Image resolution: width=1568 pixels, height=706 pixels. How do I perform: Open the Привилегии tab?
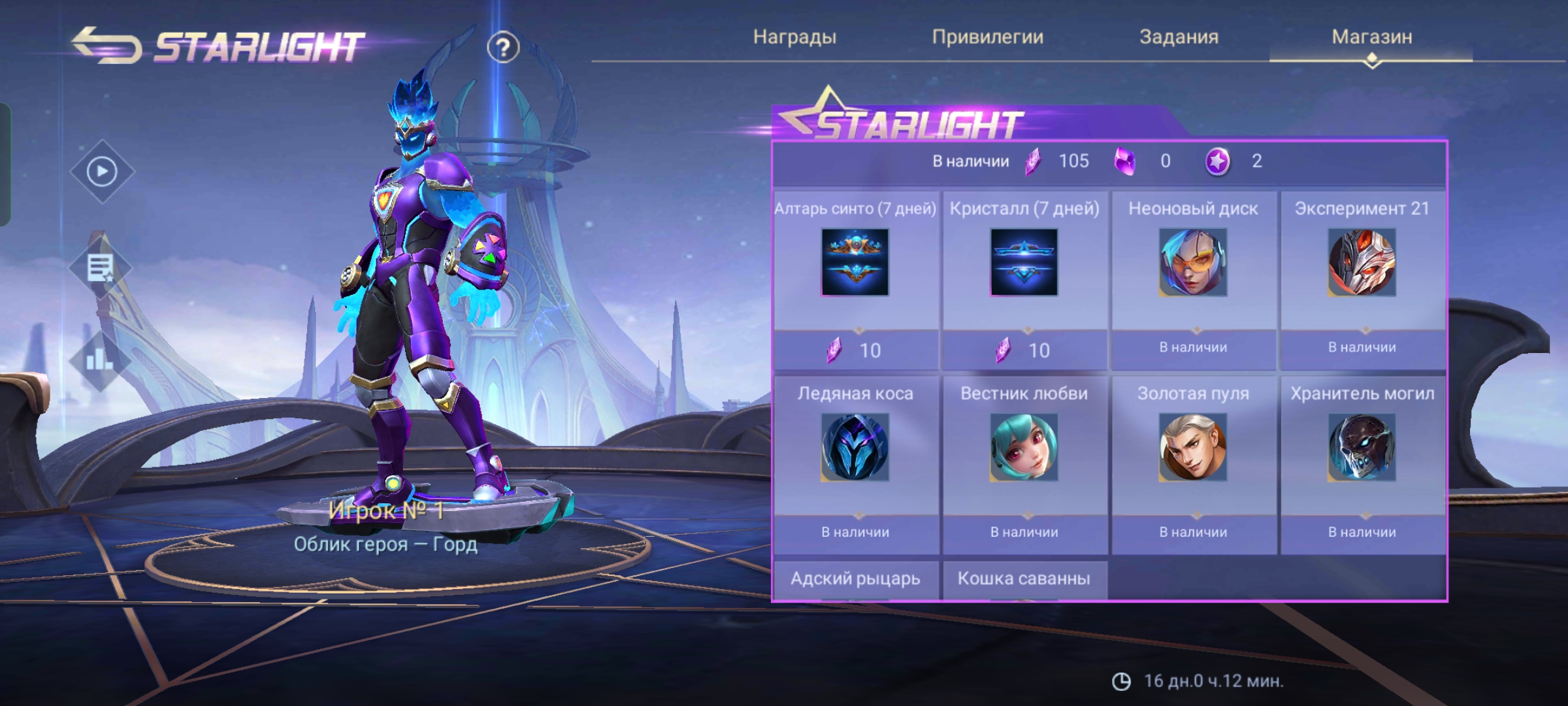coord(987,37)
